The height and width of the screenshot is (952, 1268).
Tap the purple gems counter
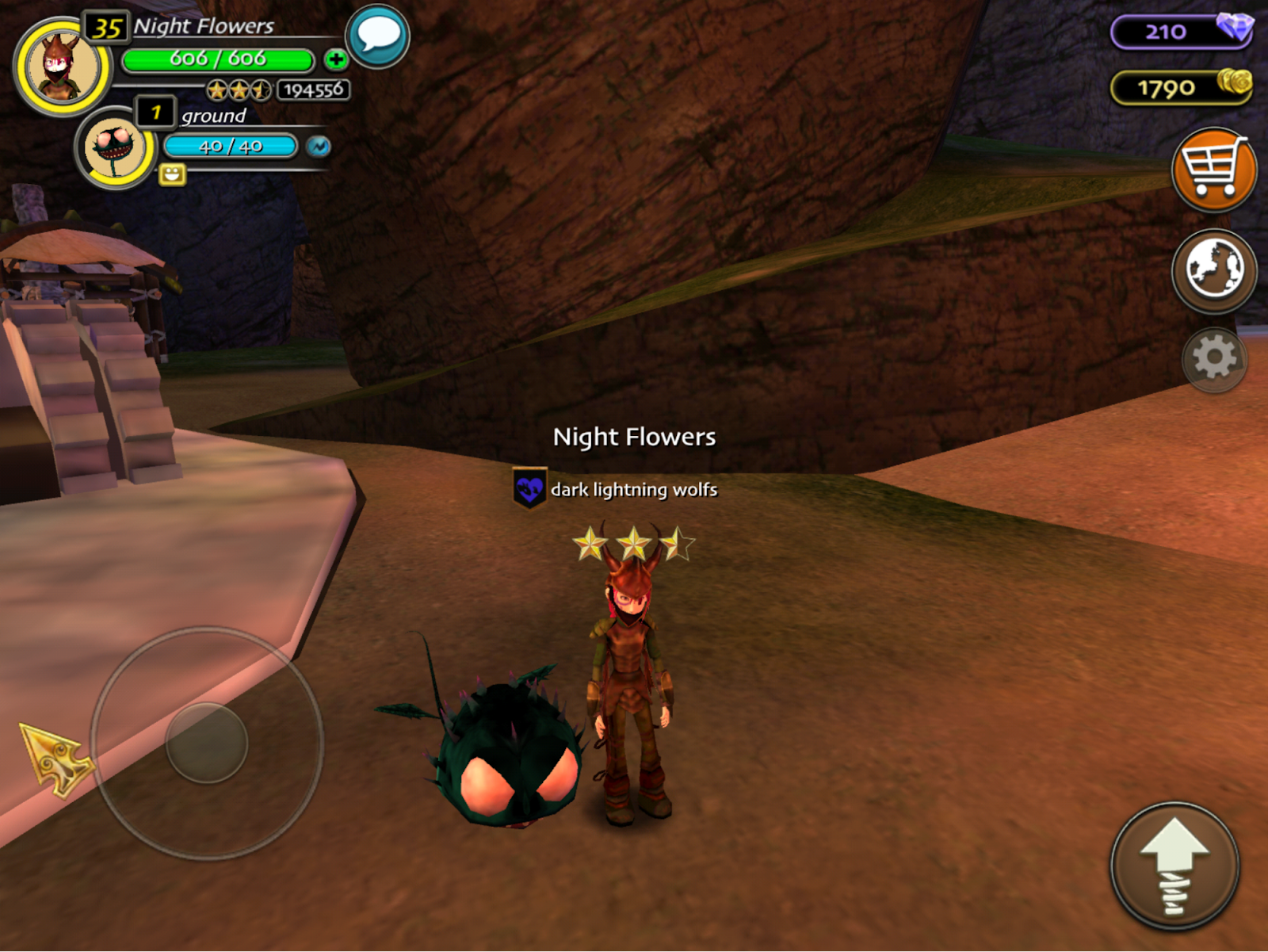click(1181, 32)
